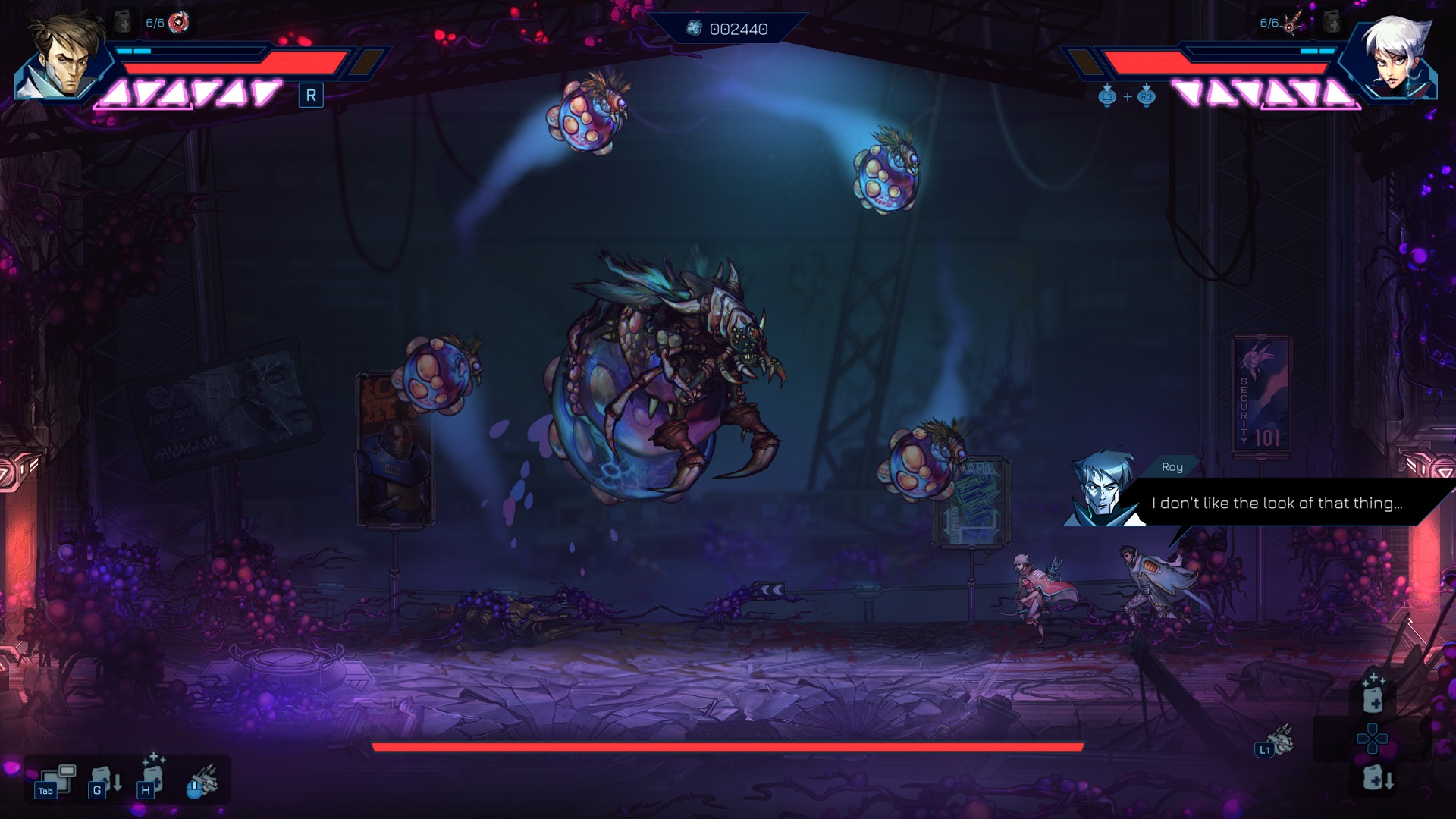This screenshot has width=1456, height=819.
Task: Activate the missile gauntlet icon labeled L1
Action: (1276, 742)
